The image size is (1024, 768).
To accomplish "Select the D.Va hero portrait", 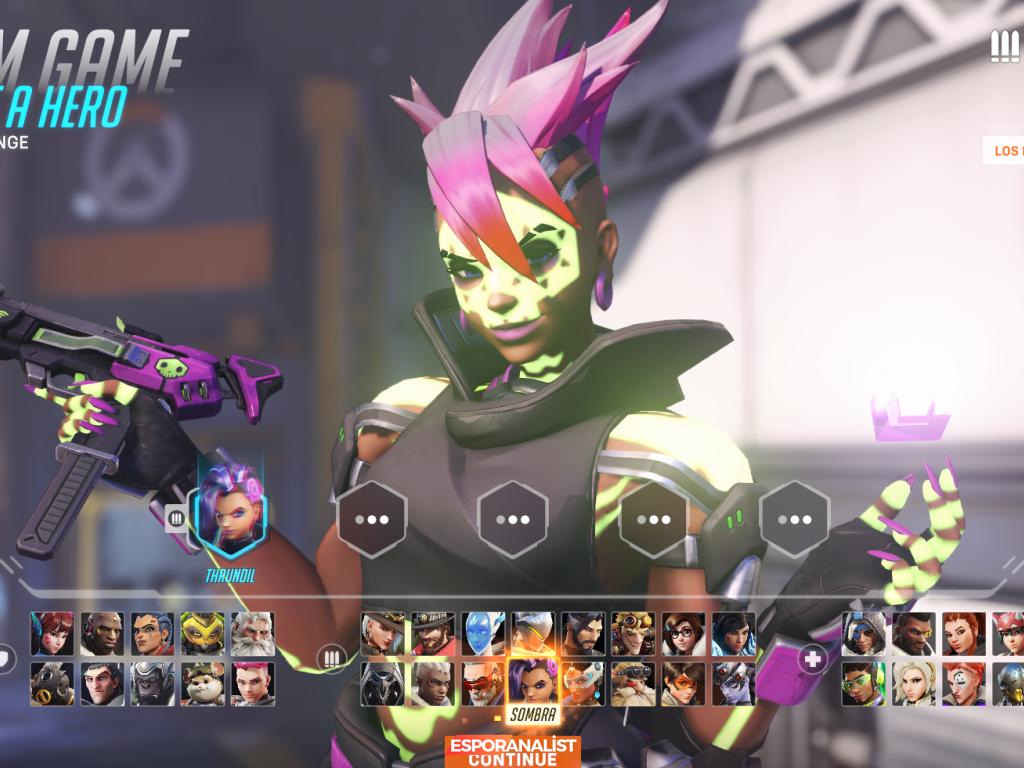I will [x=52, y=633].
